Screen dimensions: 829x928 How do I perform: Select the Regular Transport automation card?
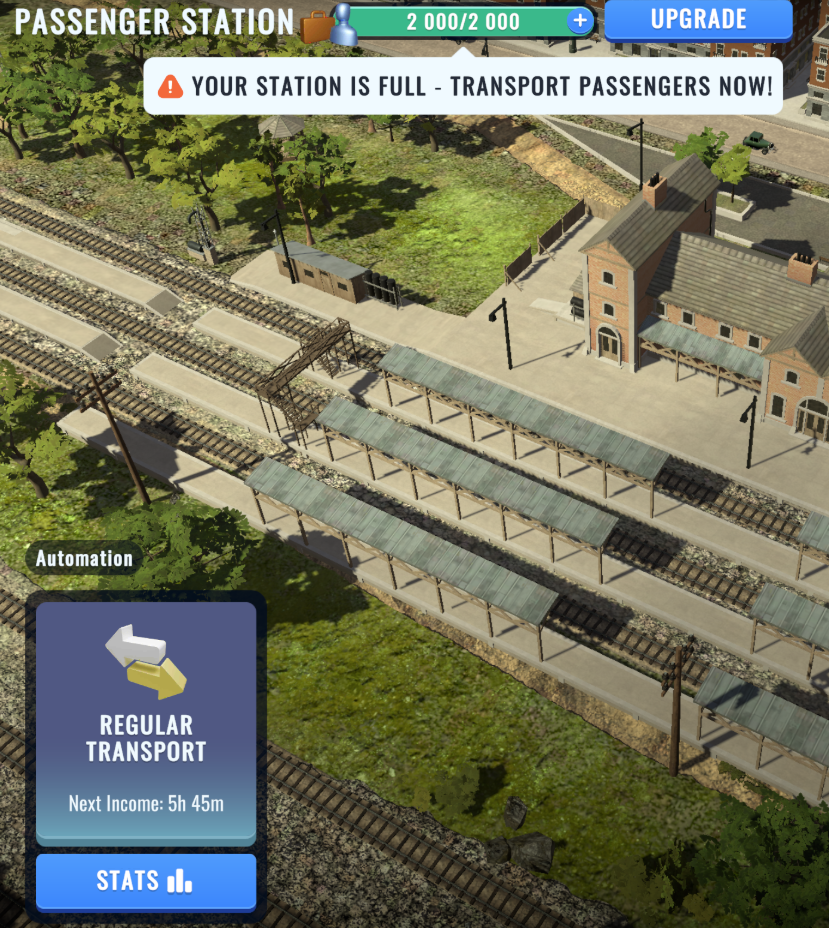[x=146, y=720]
